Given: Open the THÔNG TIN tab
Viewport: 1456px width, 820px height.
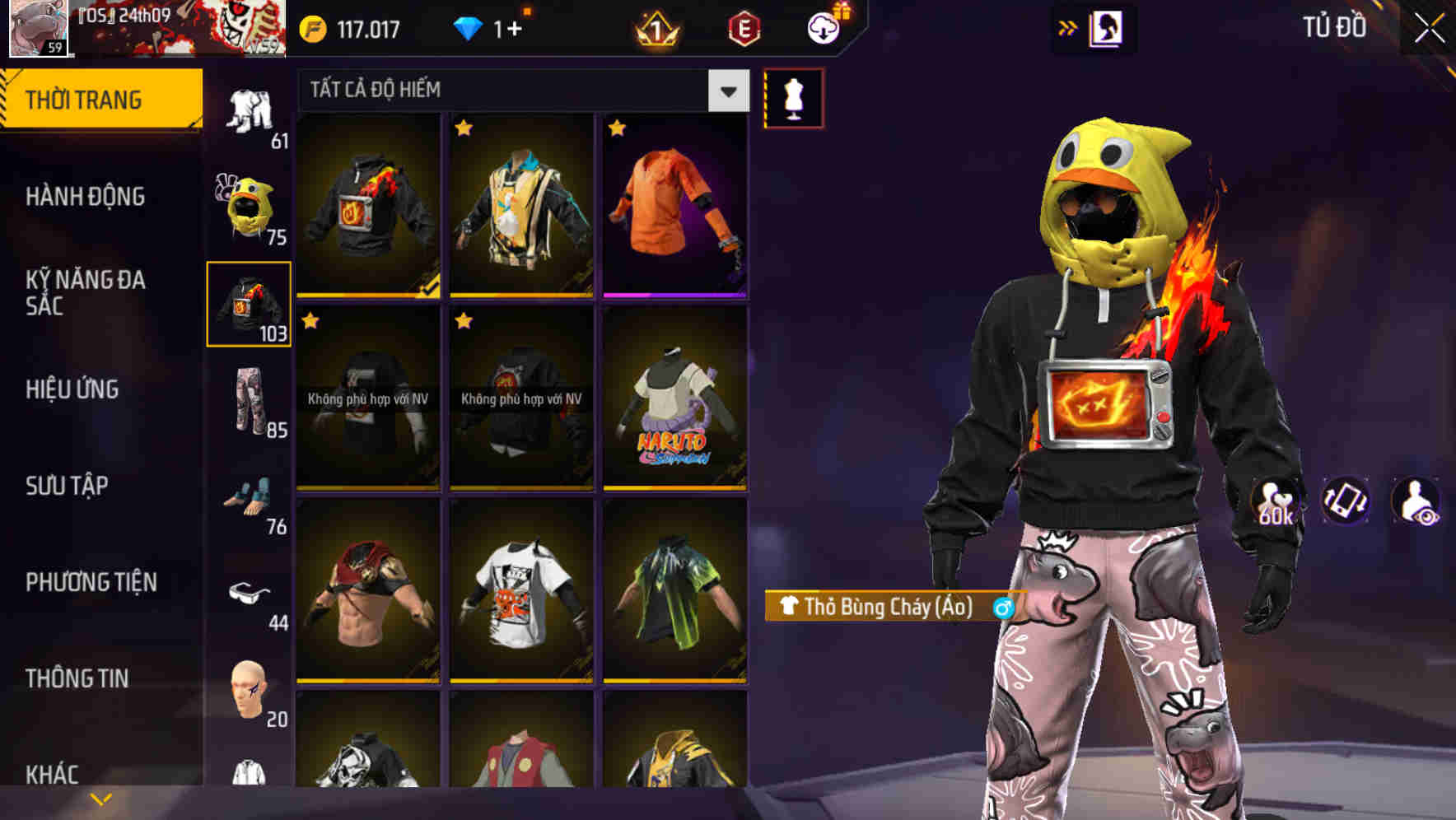Looking at the screenshot, I should [78, 678].
